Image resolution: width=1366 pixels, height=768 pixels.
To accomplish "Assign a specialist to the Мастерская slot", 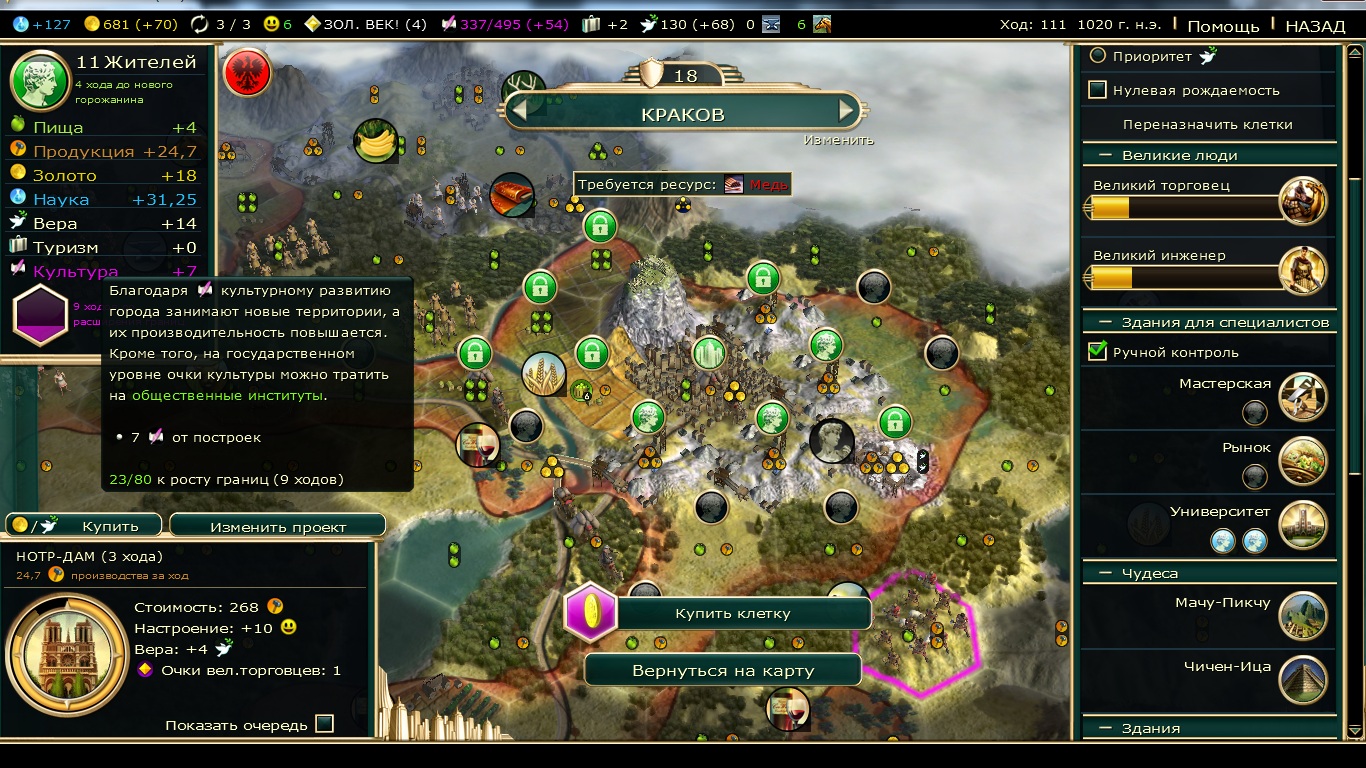I will [x=1254, y=412].
